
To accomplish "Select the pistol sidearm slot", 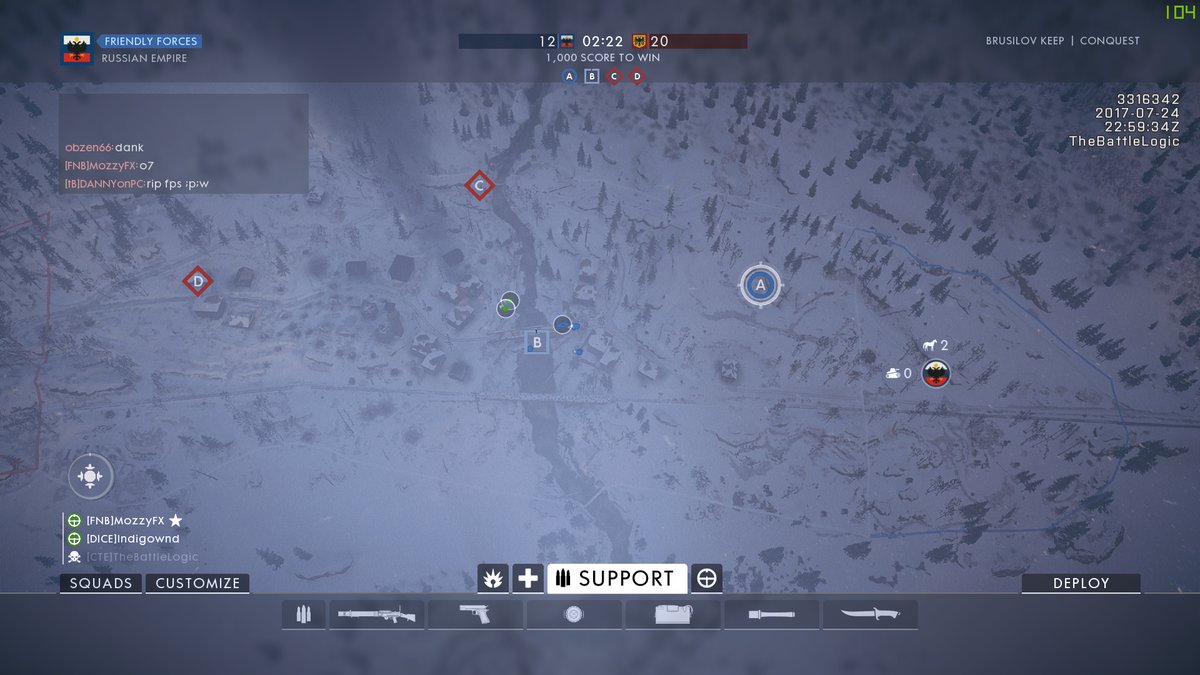I will pos(475,614).
